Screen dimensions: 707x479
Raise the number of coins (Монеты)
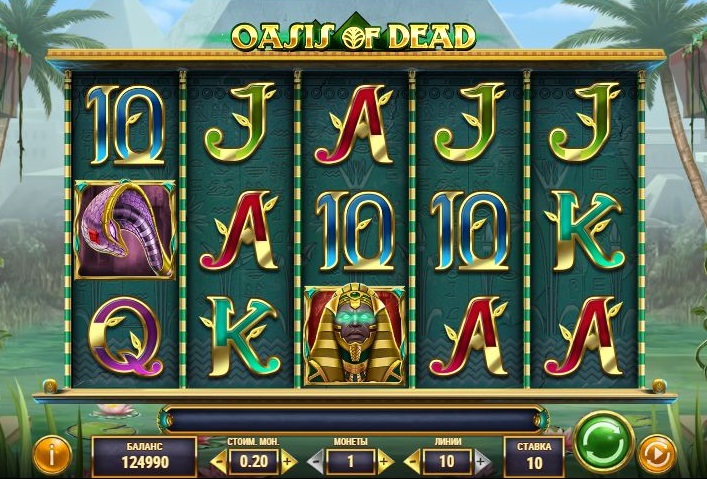[x=385, y=462]
